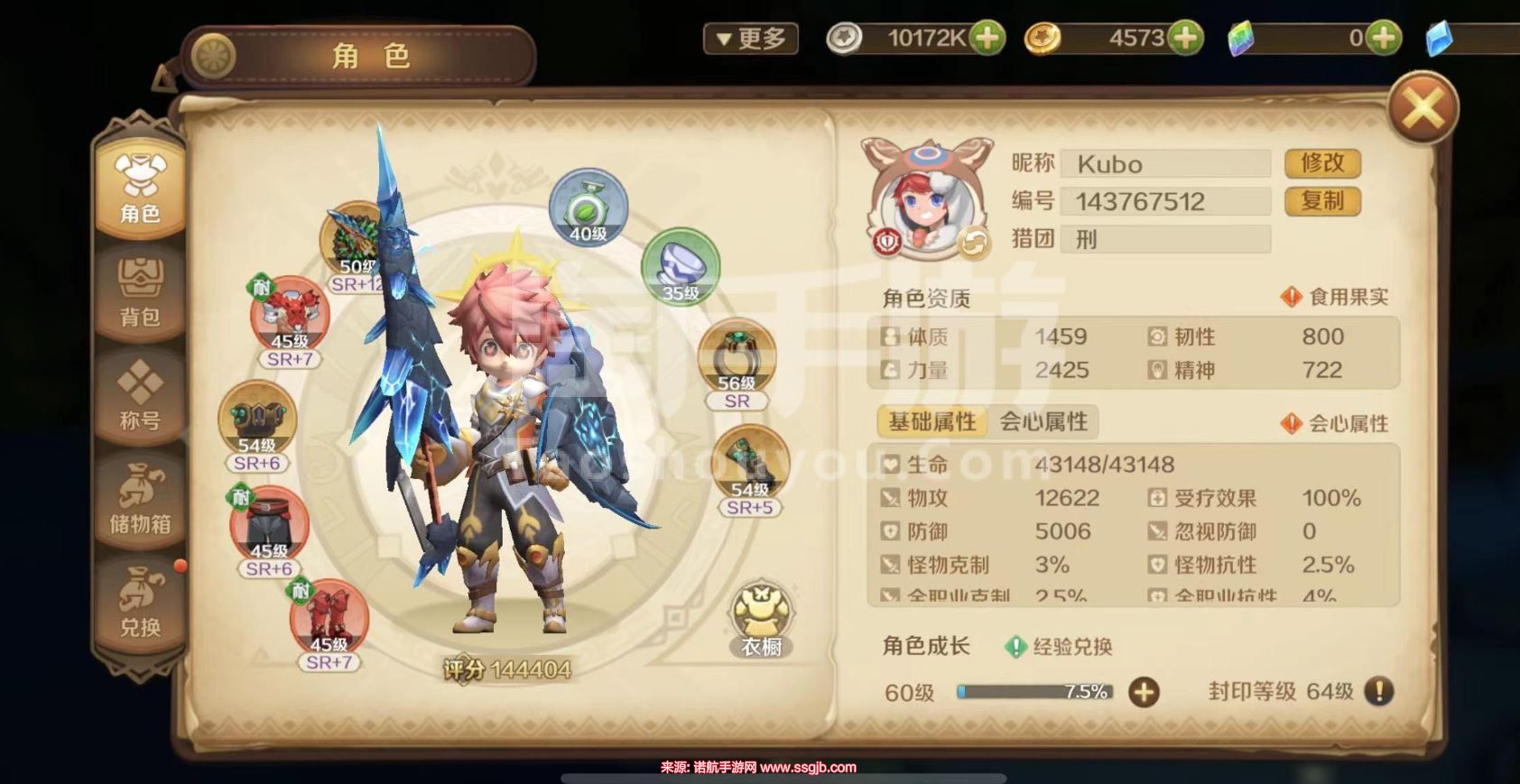Viewport: 1520px width, 784px height.
Task: Click the 修改 nickname button
Action: pos(1321,163)
